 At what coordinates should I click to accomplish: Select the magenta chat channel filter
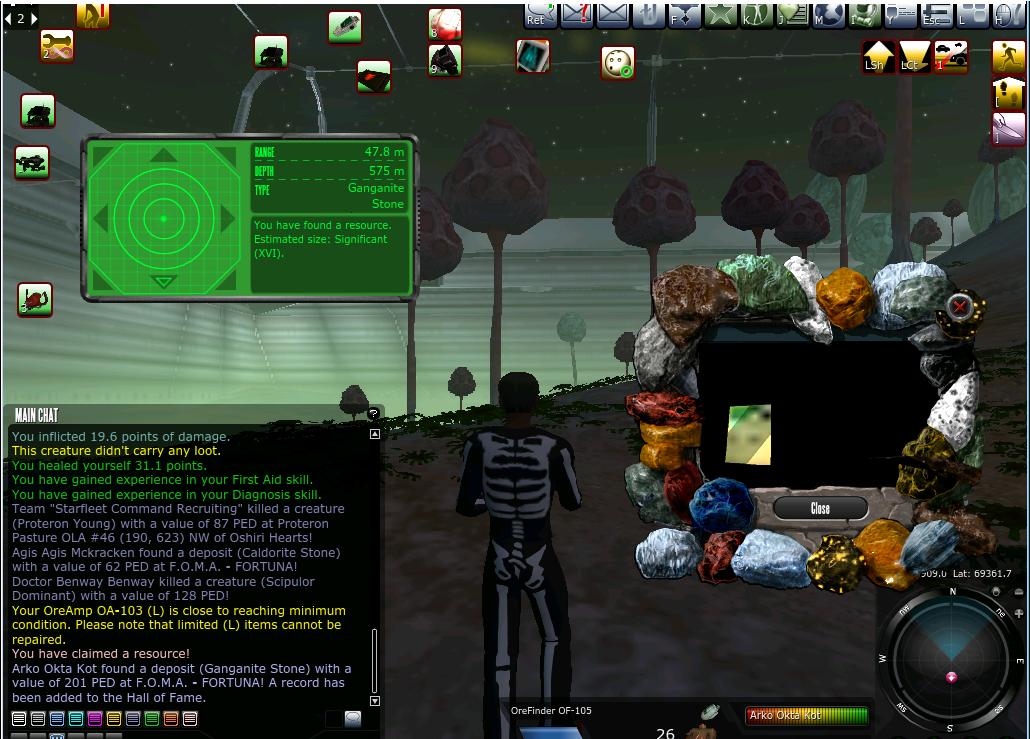pos(95,718)
